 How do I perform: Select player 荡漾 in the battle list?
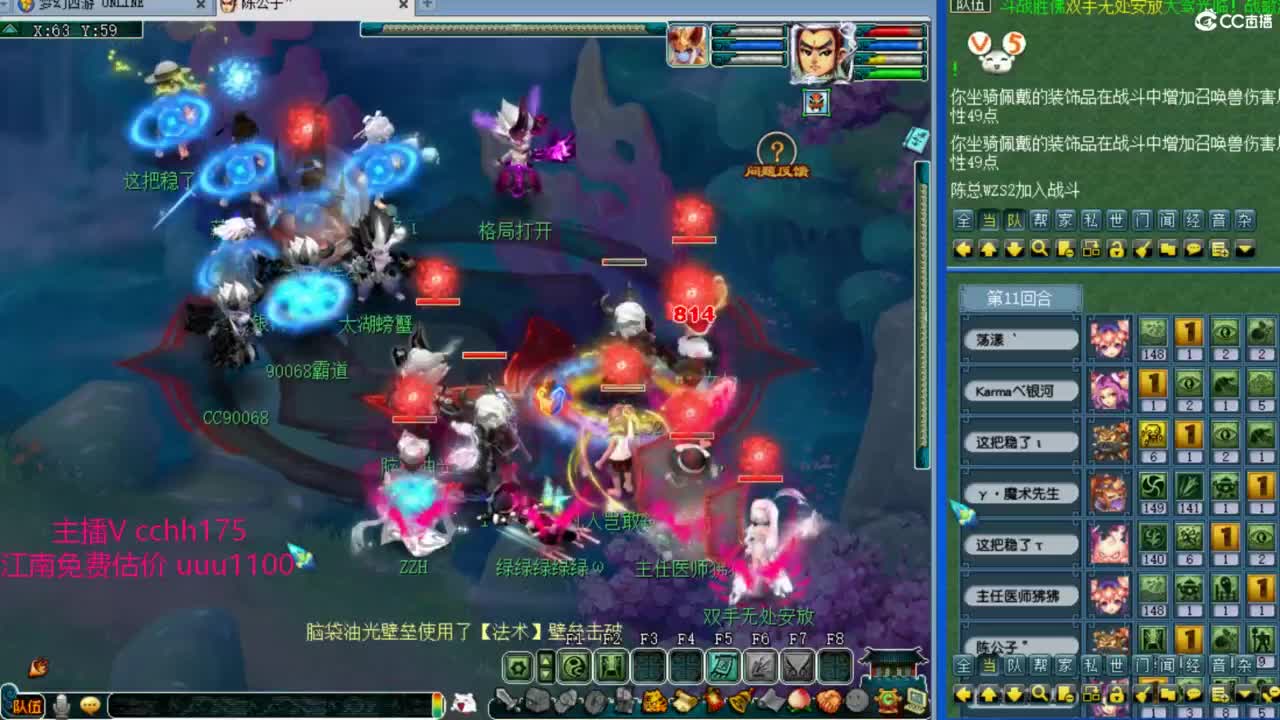tap(1020, 339)
